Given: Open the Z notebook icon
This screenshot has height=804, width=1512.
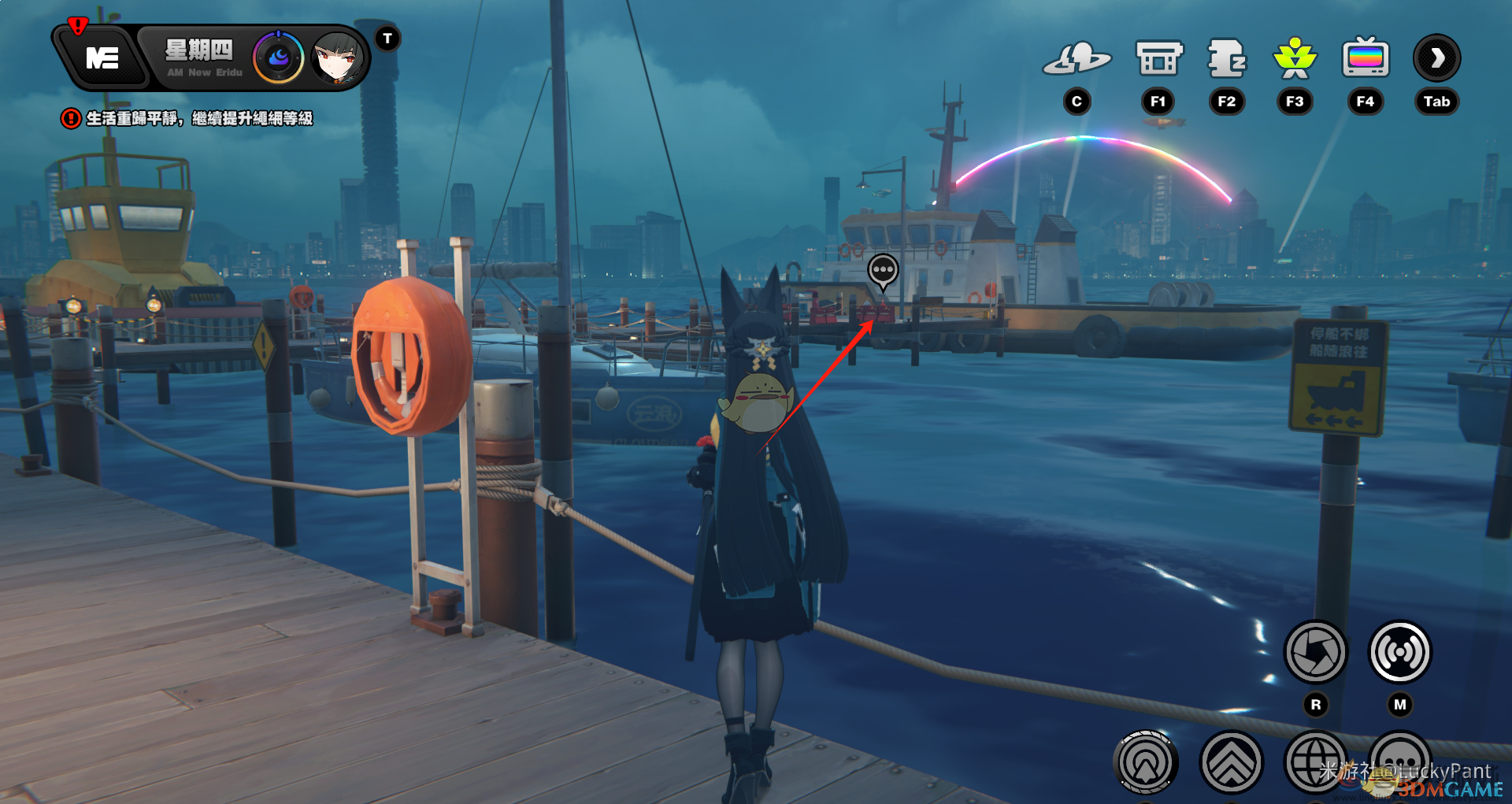Looking at the screenshot, I should [1226, 58].
